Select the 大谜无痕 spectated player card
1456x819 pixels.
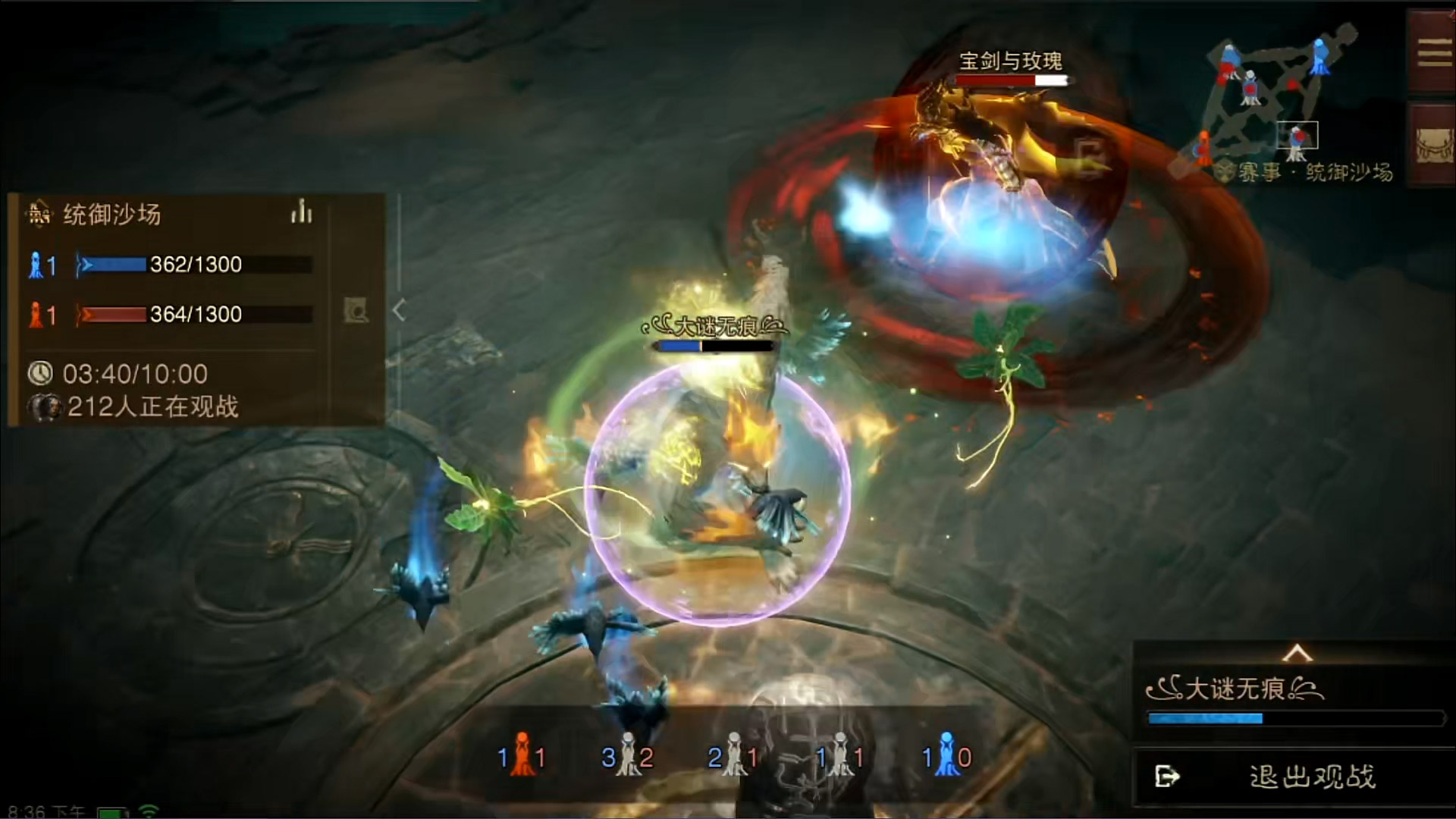click(x=1294, y=701)
